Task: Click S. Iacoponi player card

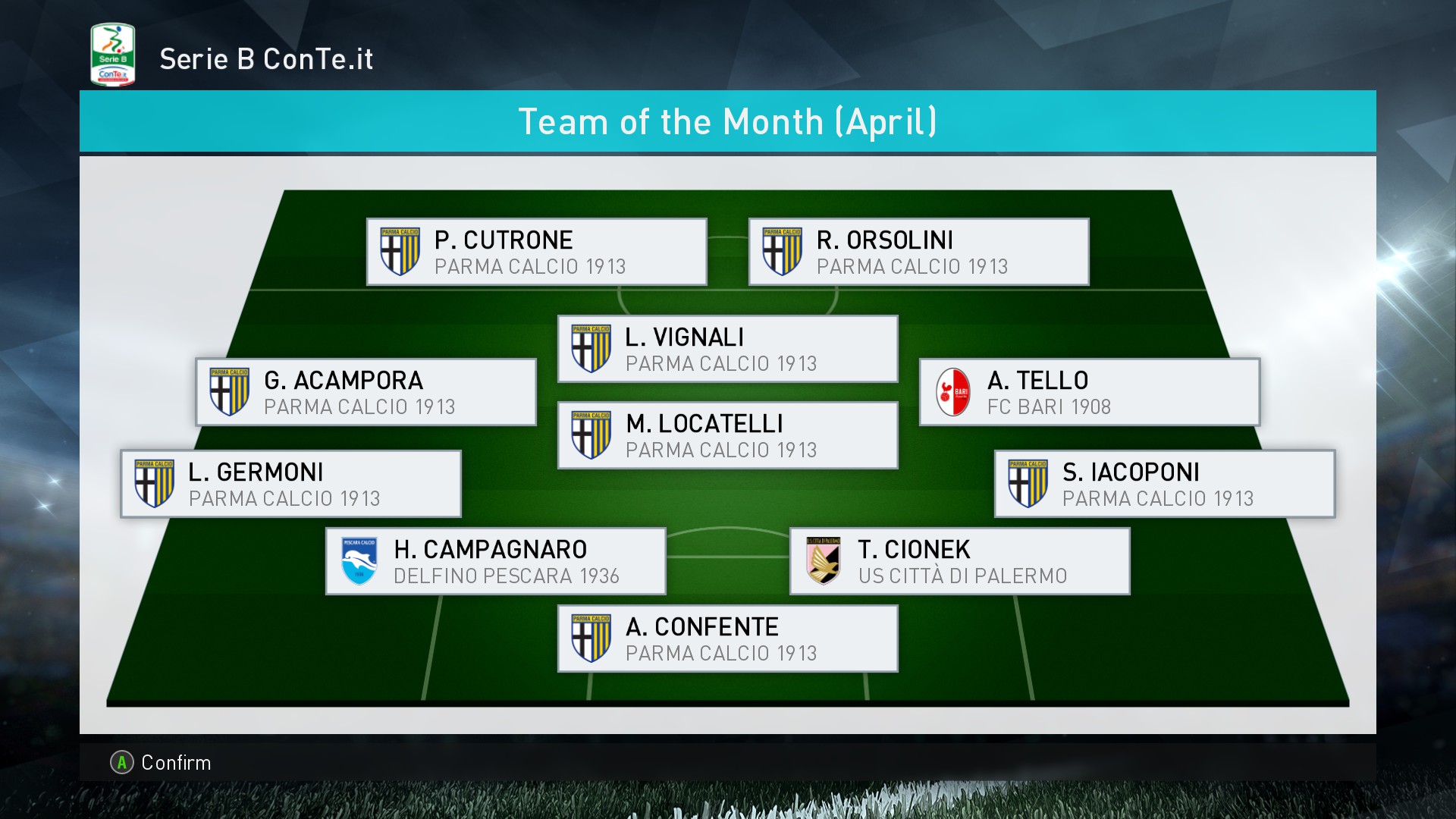Action: coord(1164,485)
